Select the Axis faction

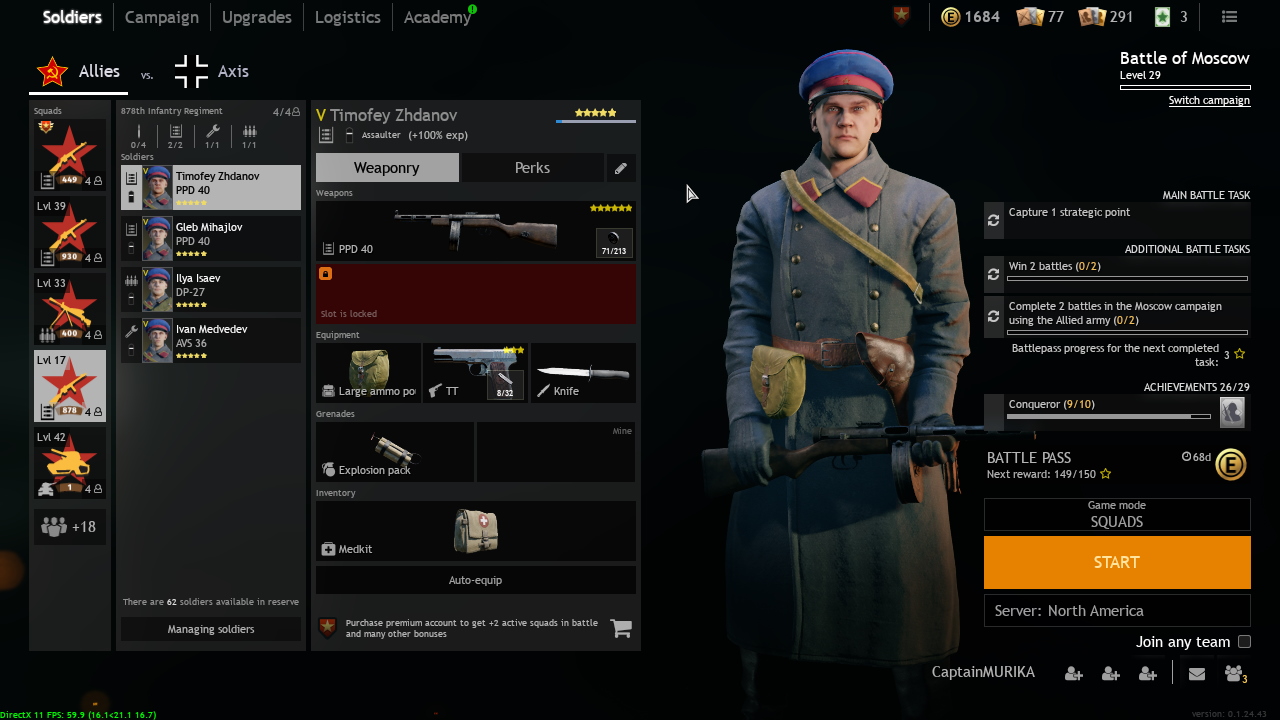(212, 72)
